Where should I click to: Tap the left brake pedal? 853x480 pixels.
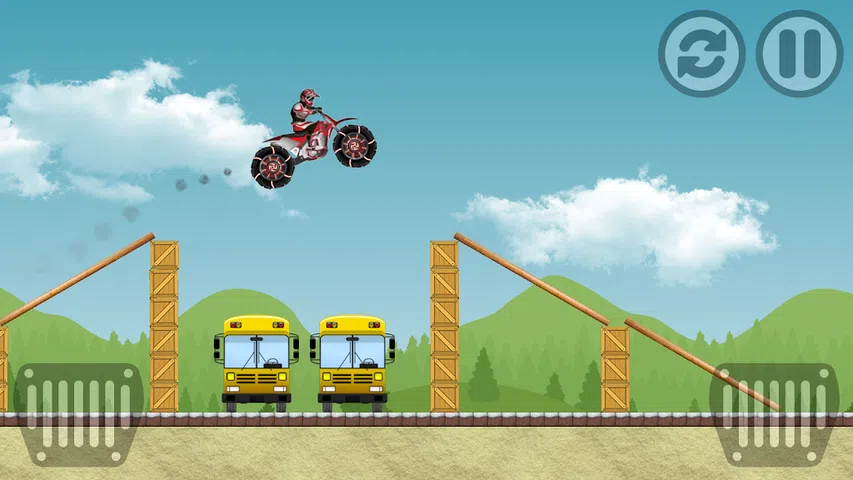[80, 414]
